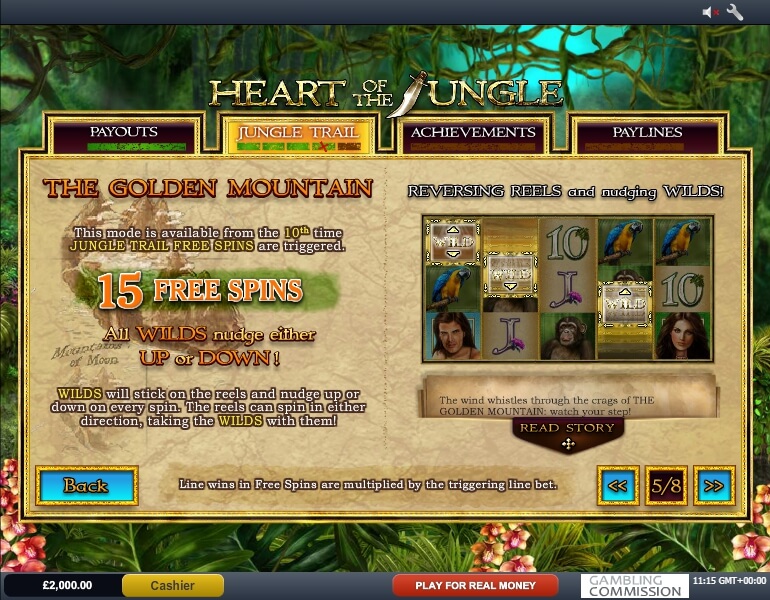Open the Achievements tab
The width and height of the screenshot is (770, 600).
coord(473,133)
